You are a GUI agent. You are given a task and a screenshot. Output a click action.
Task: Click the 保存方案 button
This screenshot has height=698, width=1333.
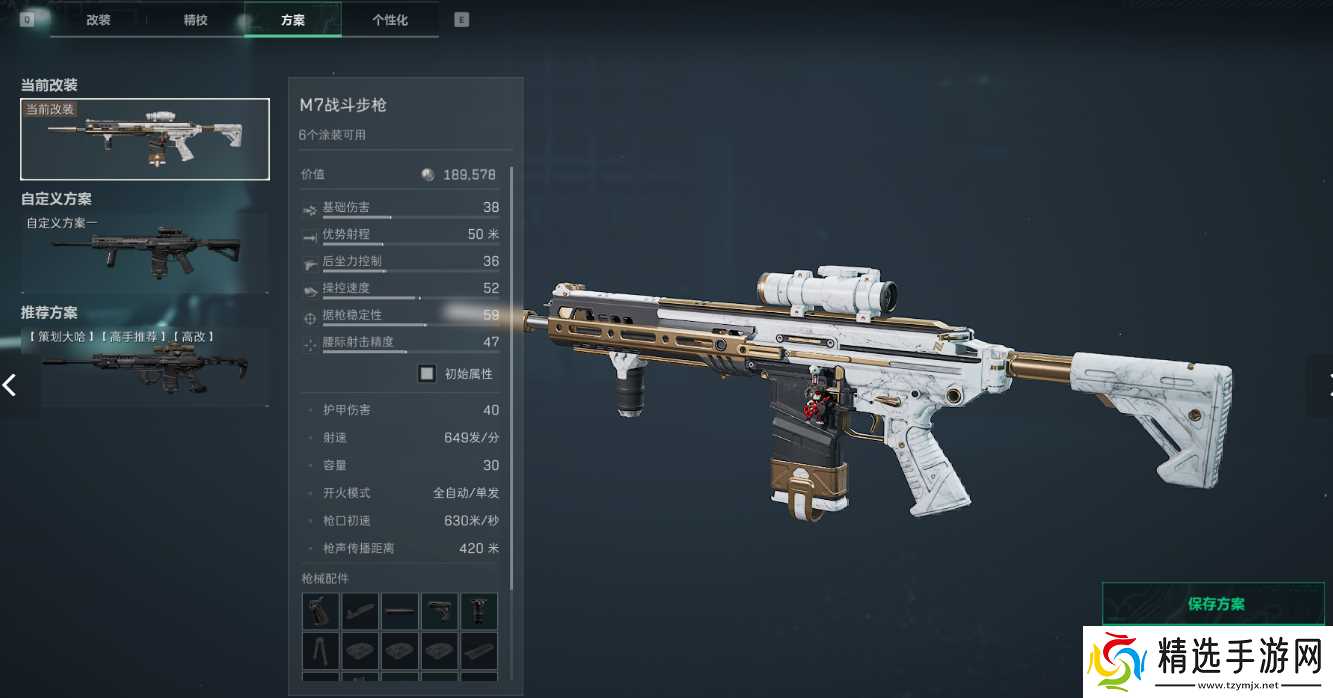click(x=1216, y=604)
